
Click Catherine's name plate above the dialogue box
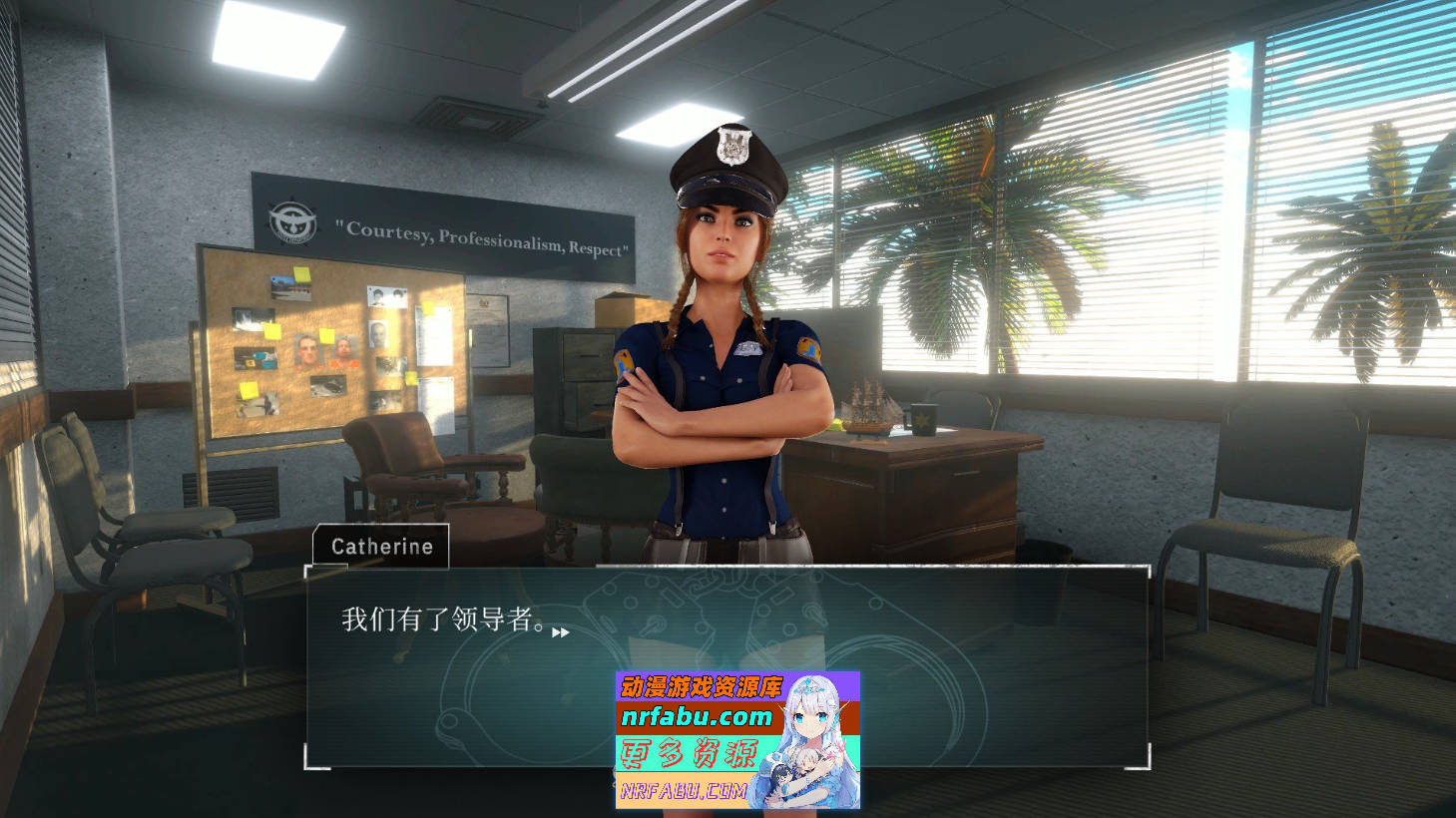pyautogui.click(x=382, y=546)
